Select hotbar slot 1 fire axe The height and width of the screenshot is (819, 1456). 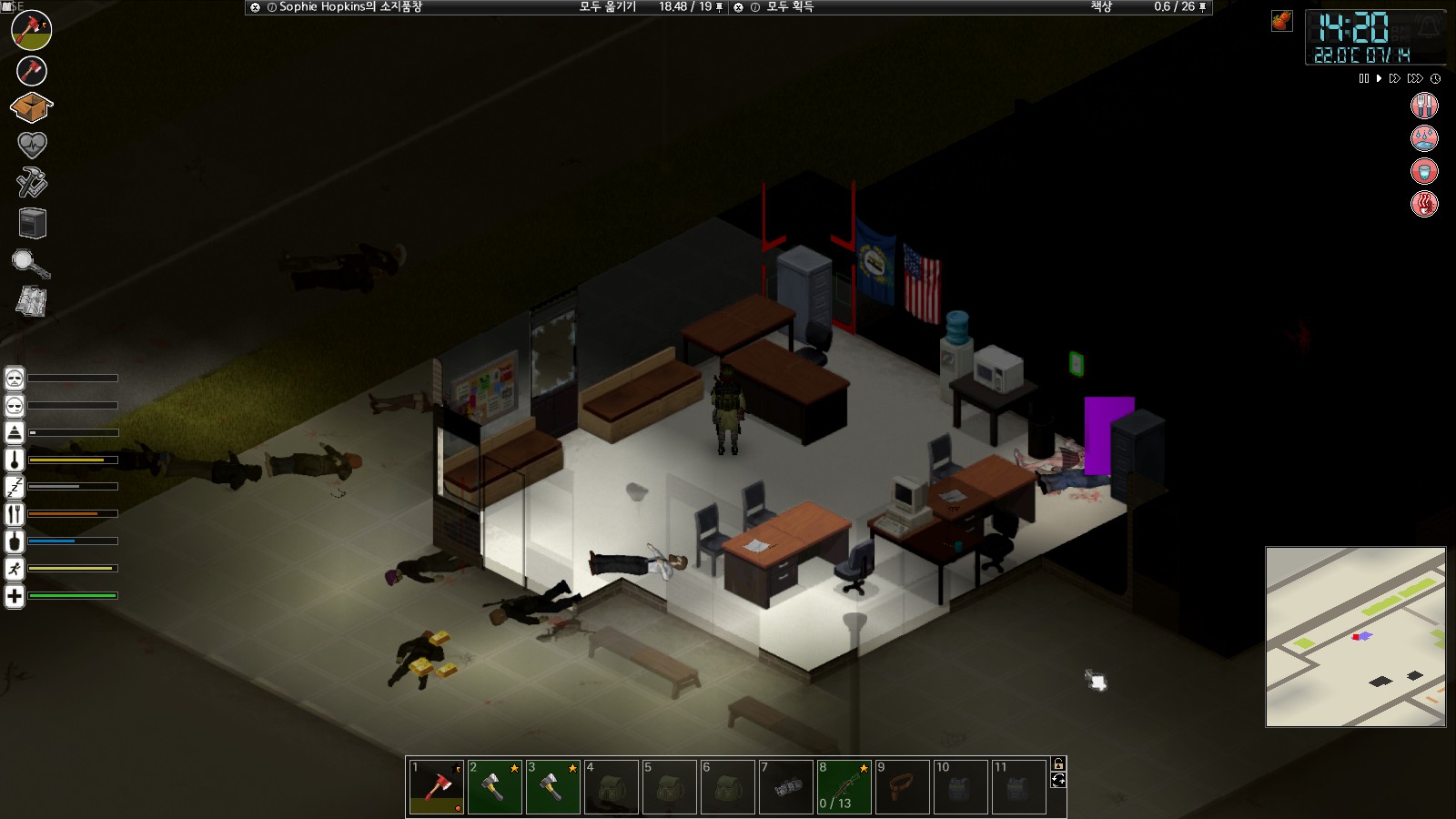click(x=437, y=787)
